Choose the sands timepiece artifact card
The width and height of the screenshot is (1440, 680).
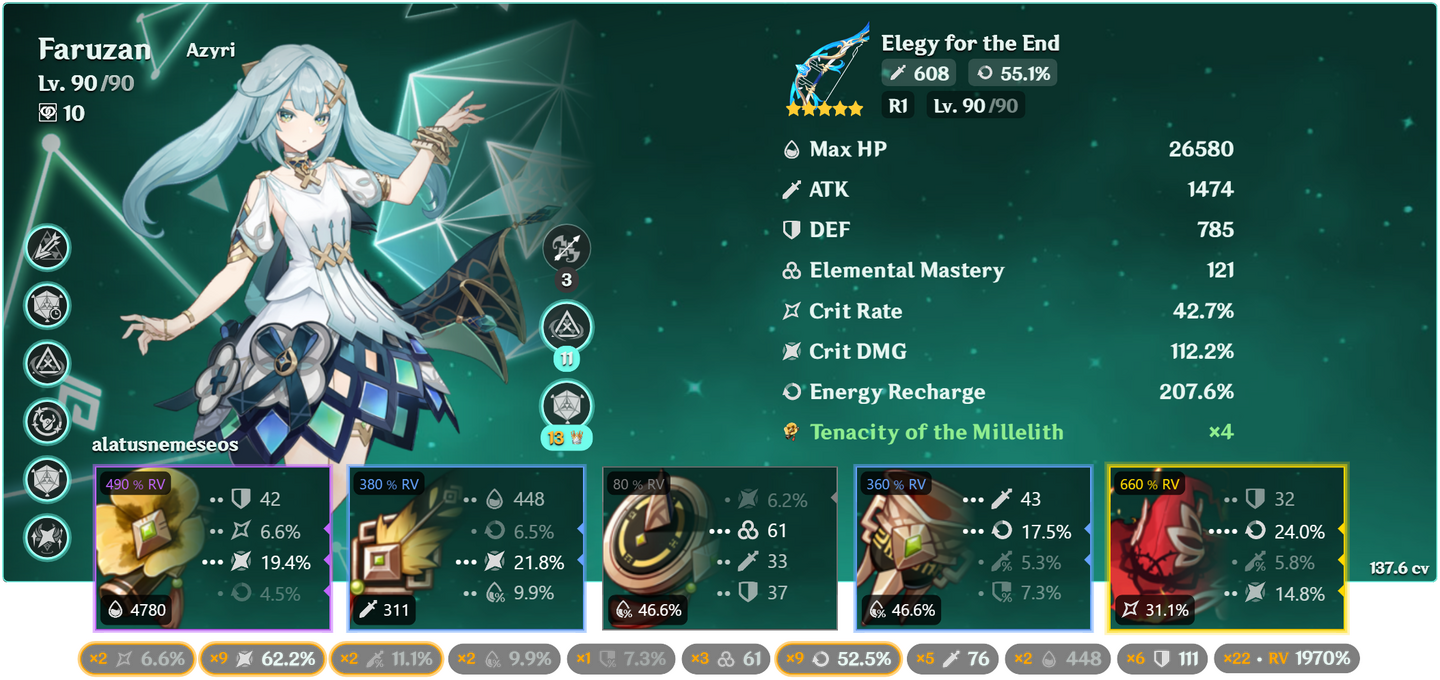point(720,549)
